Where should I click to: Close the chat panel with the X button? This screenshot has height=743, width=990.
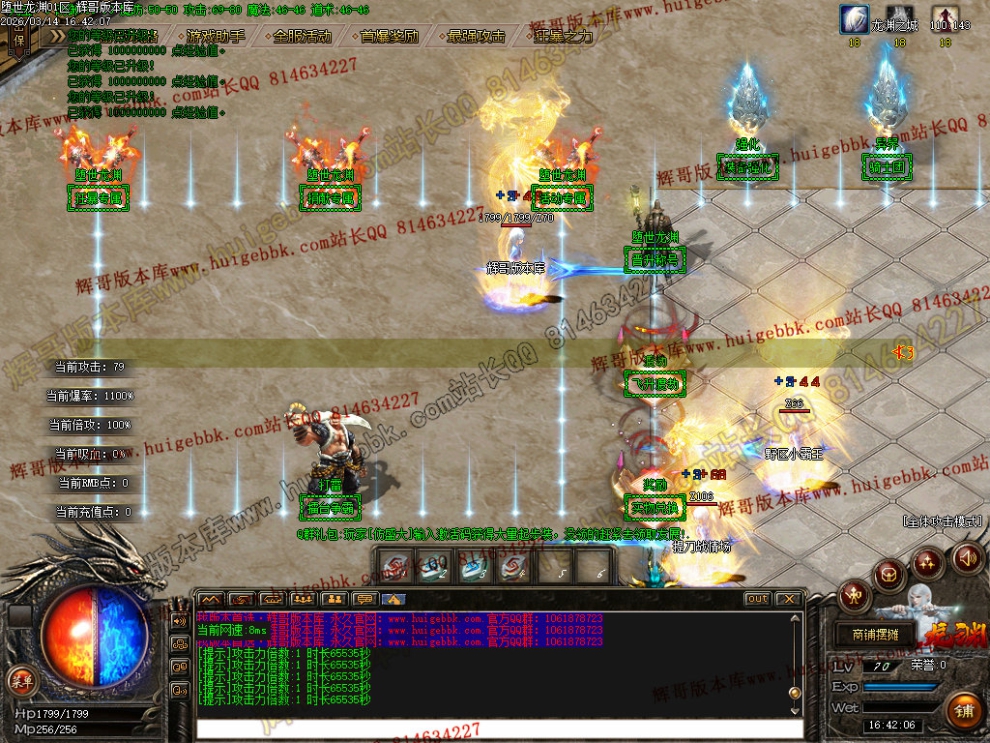click(x=789, y=599)
